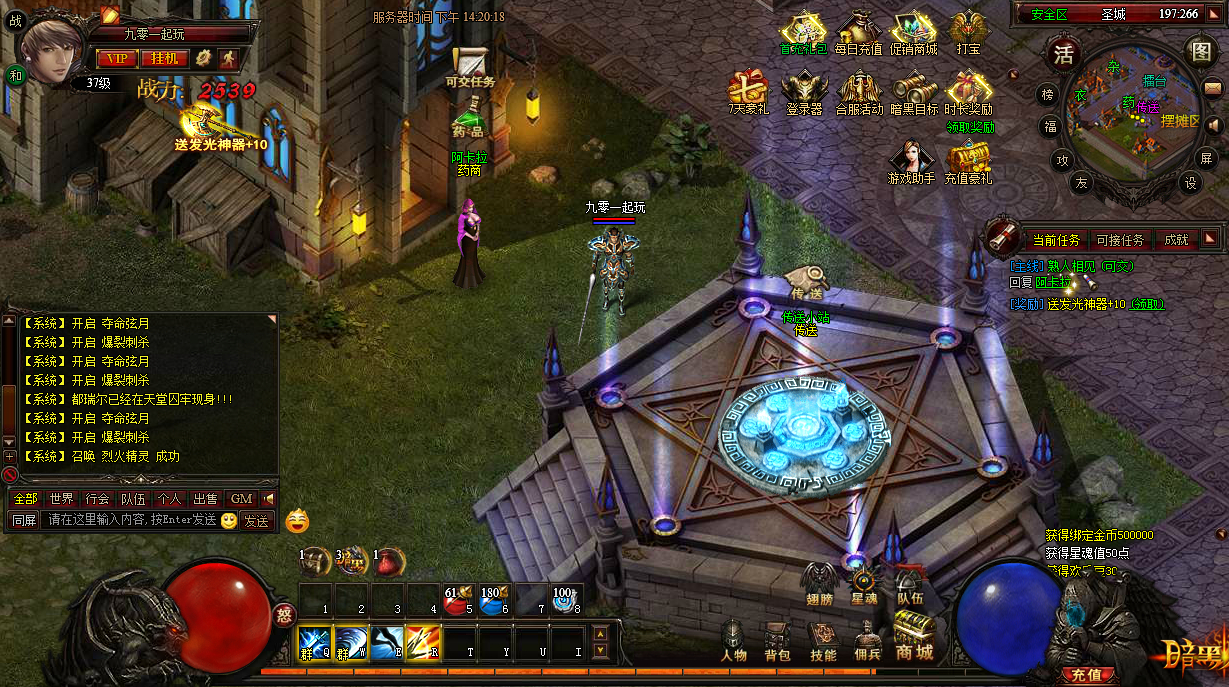Switch to the 可接任务 quest tab

click(1119, 240)
